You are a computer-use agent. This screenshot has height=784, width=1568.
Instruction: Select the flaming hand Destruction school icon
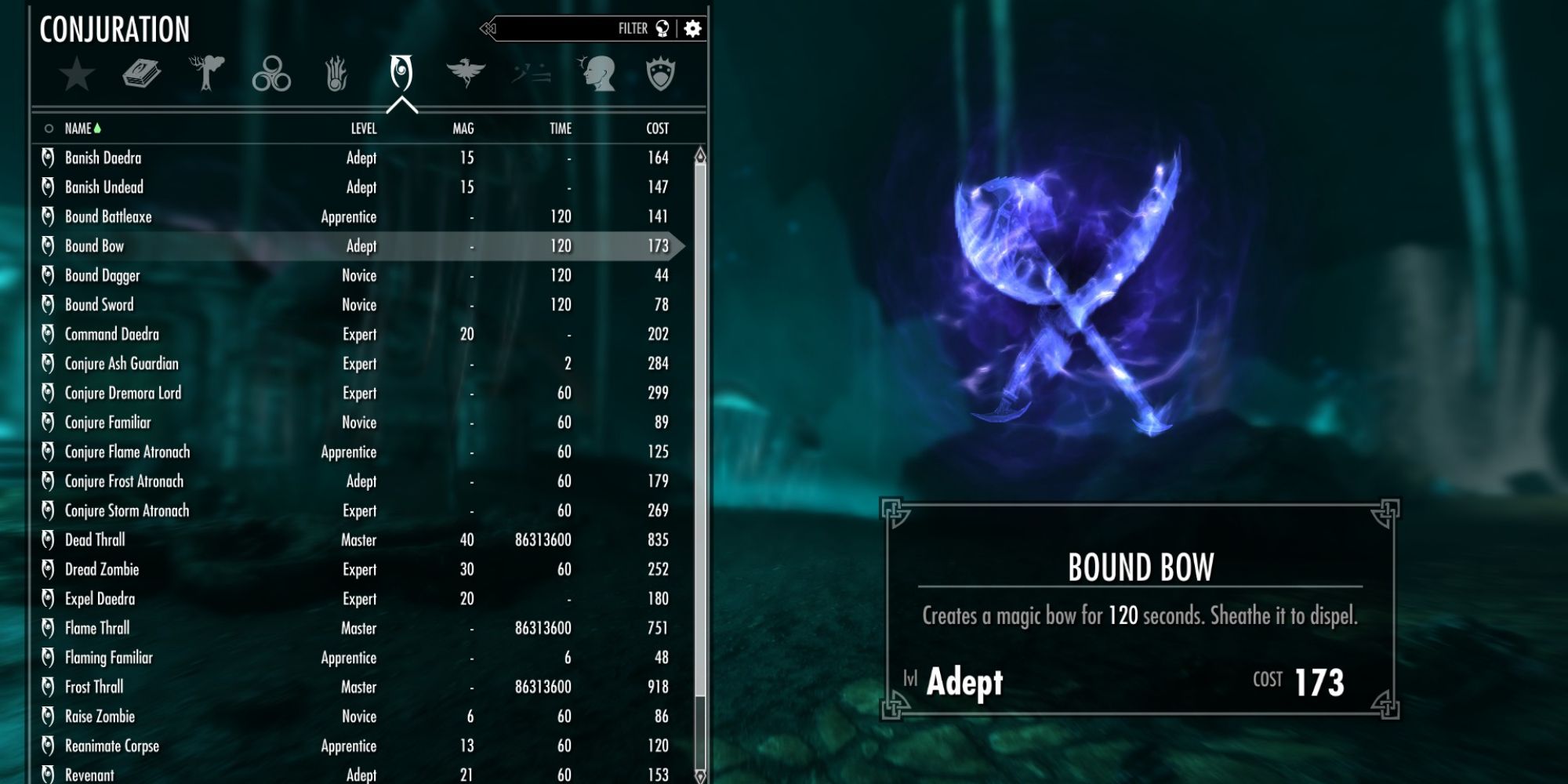click(x=336, y=72)
